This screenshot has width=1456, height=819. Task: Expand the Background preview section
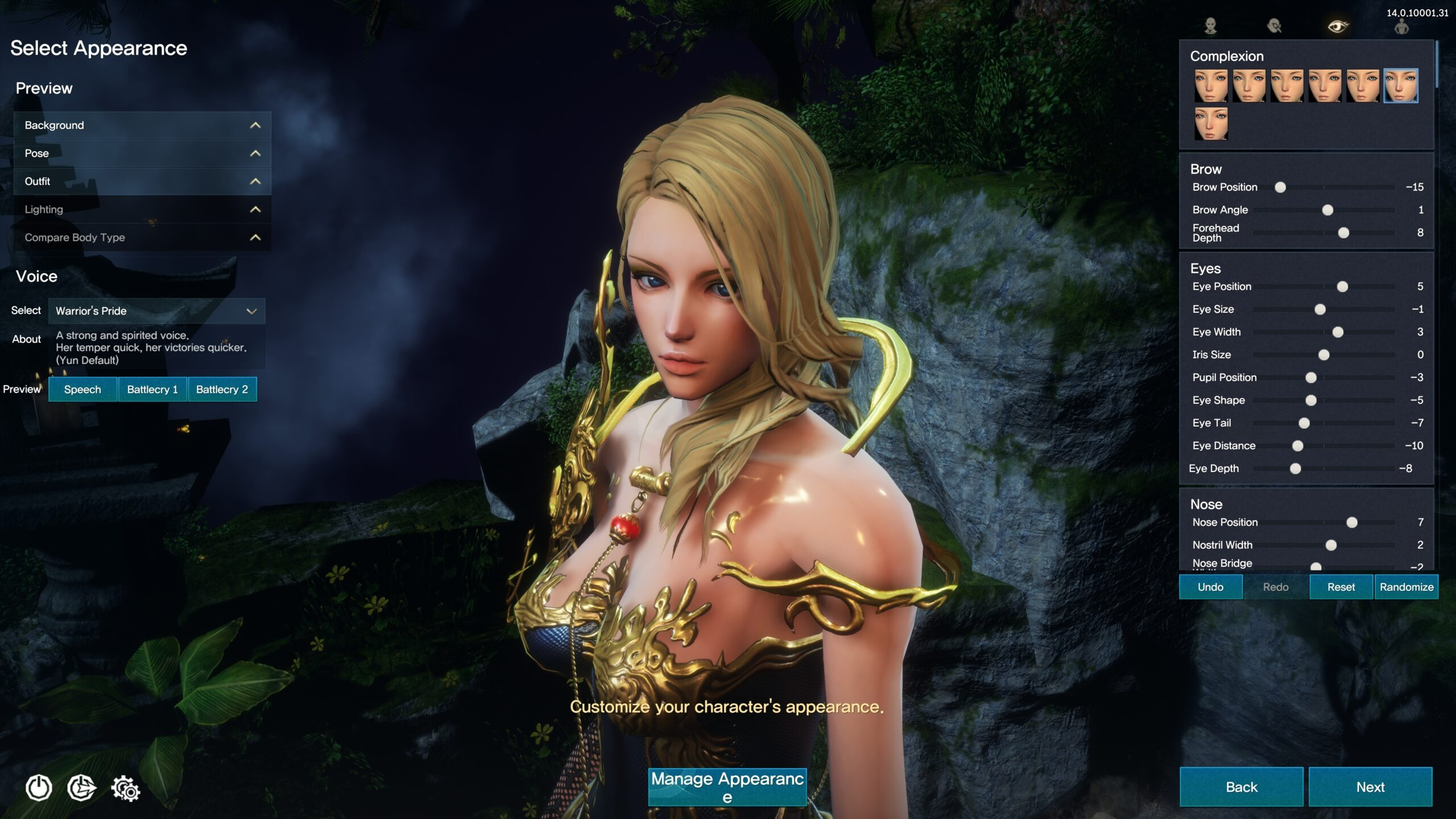coord(142,125)
